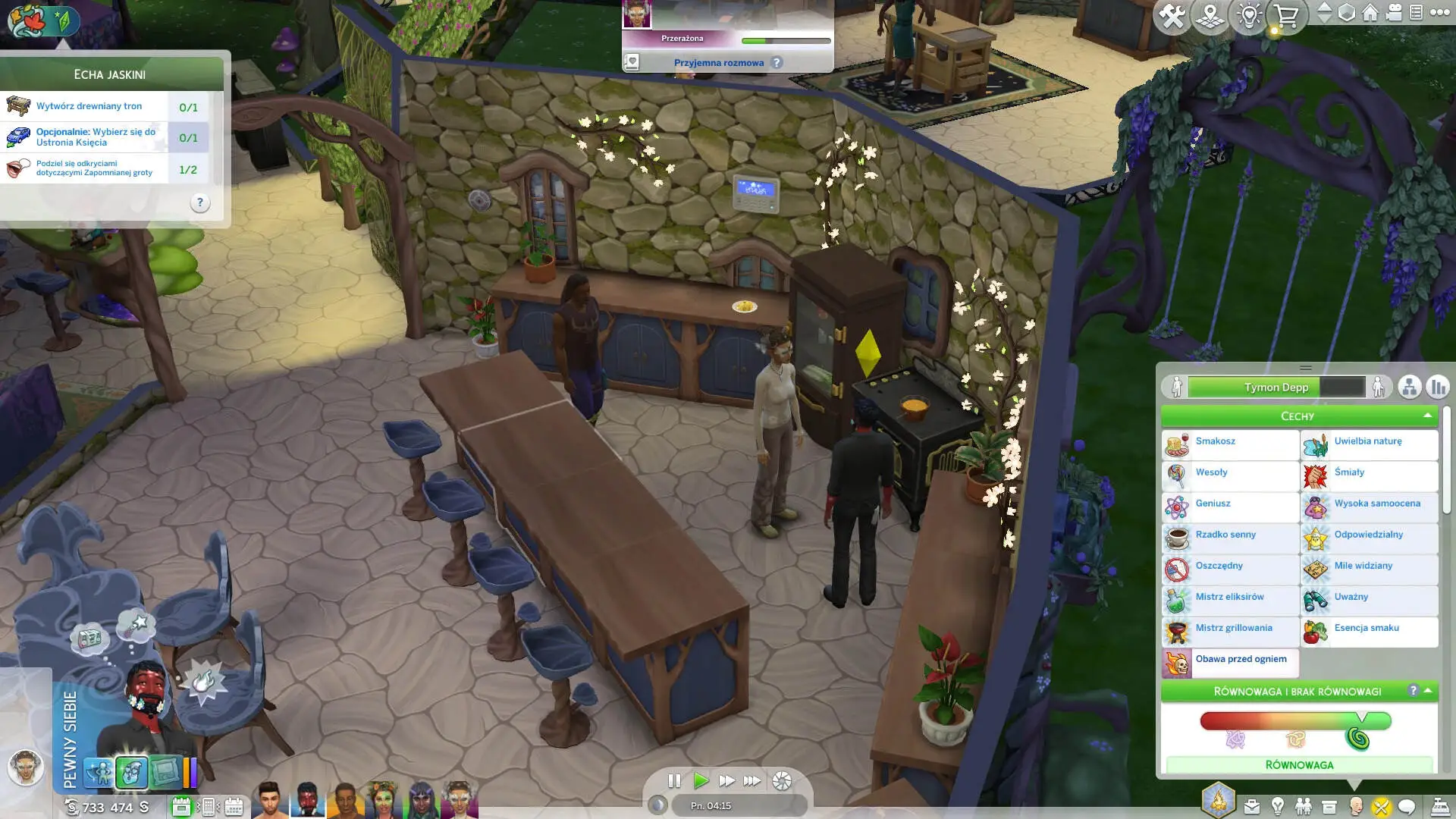Set game to normal play speed
This screenshot has height=819, width=1456.
[701, 780]
